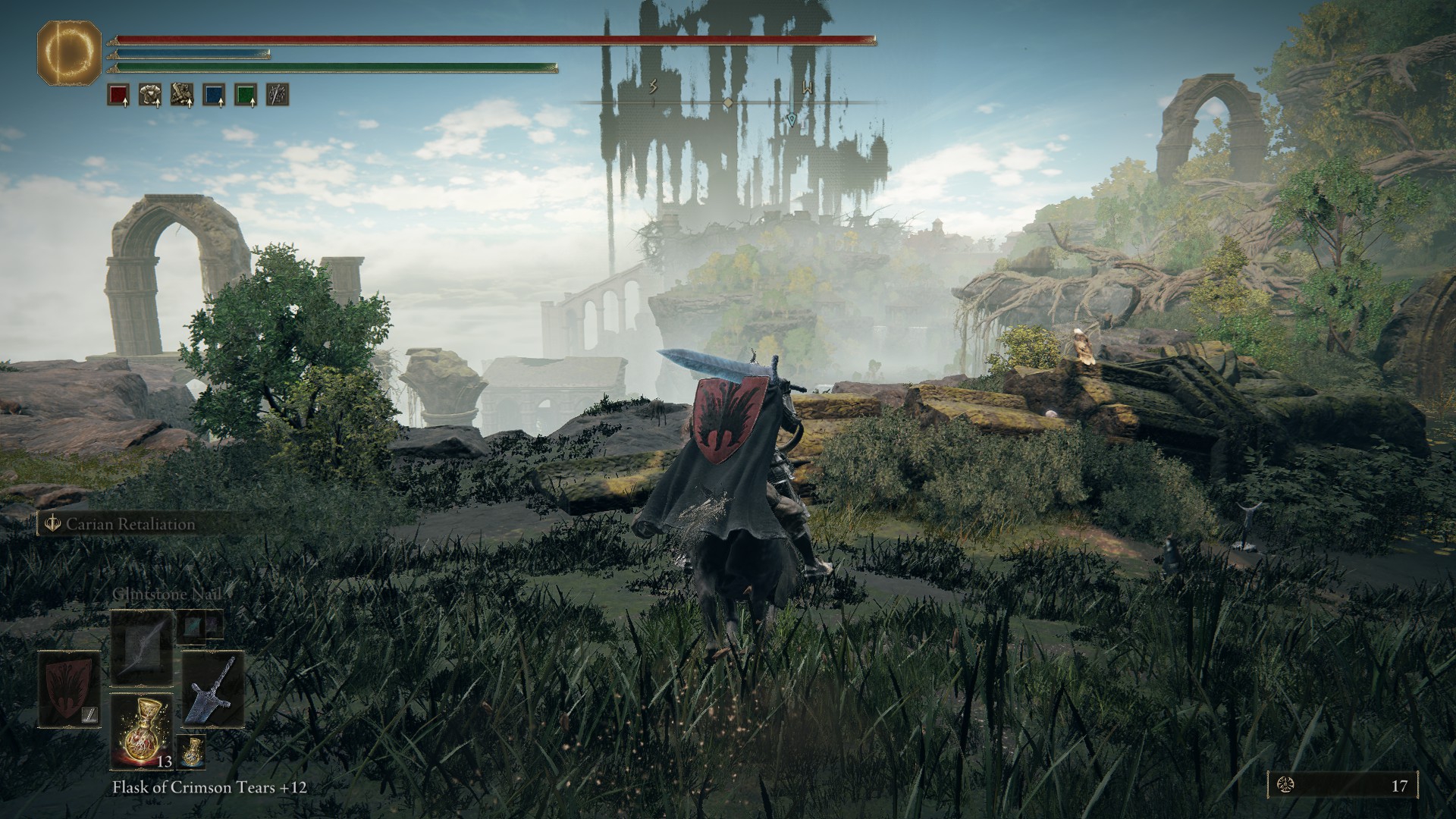Select the small blue flask icon
Viewport: 1456px width, 819px height.
pyautogui.click(x=193, y=751)
